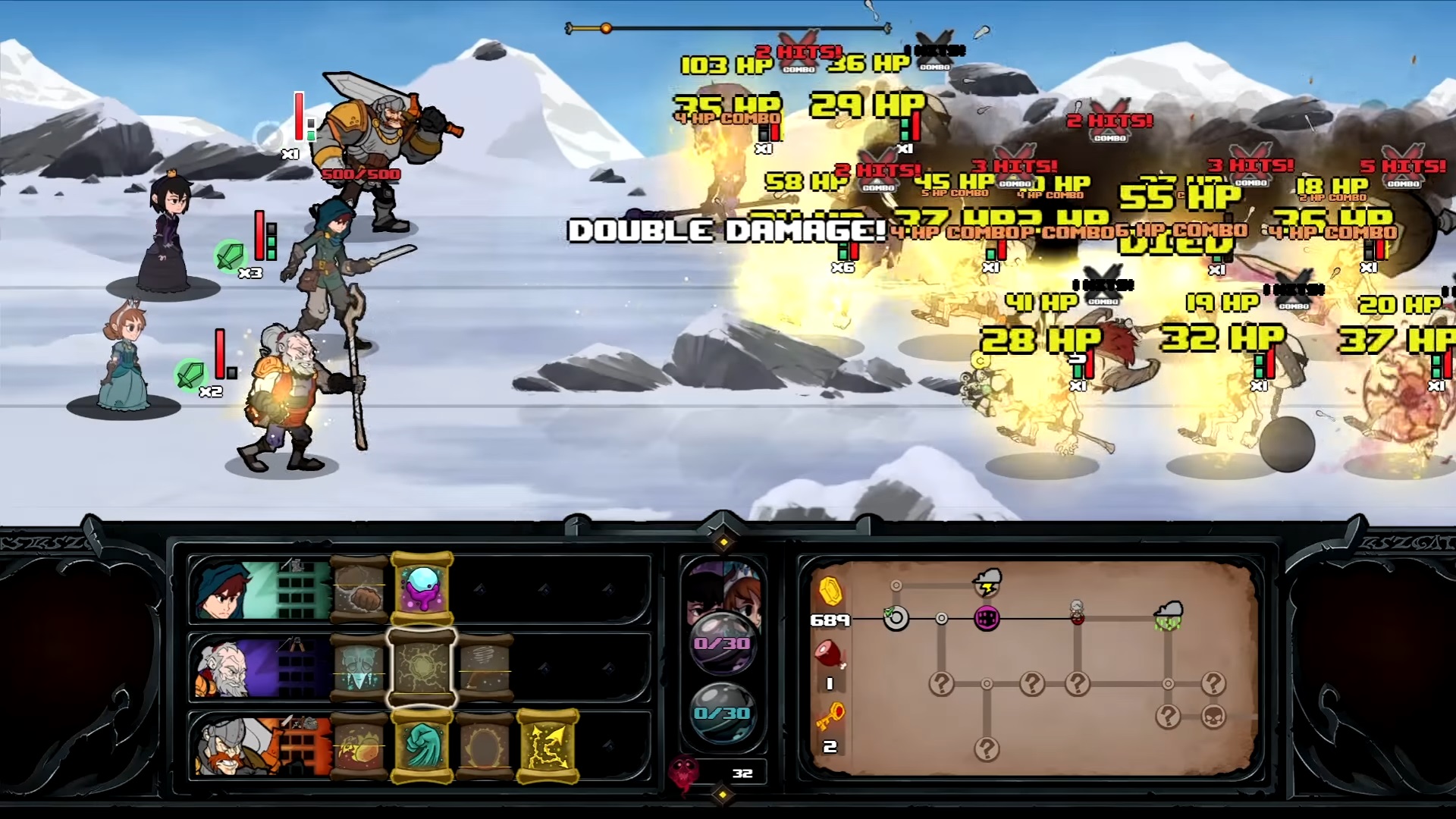The image size is (1456, 819).
Task: Activate the teal fist scroll
Action: [x=422, y=747]
